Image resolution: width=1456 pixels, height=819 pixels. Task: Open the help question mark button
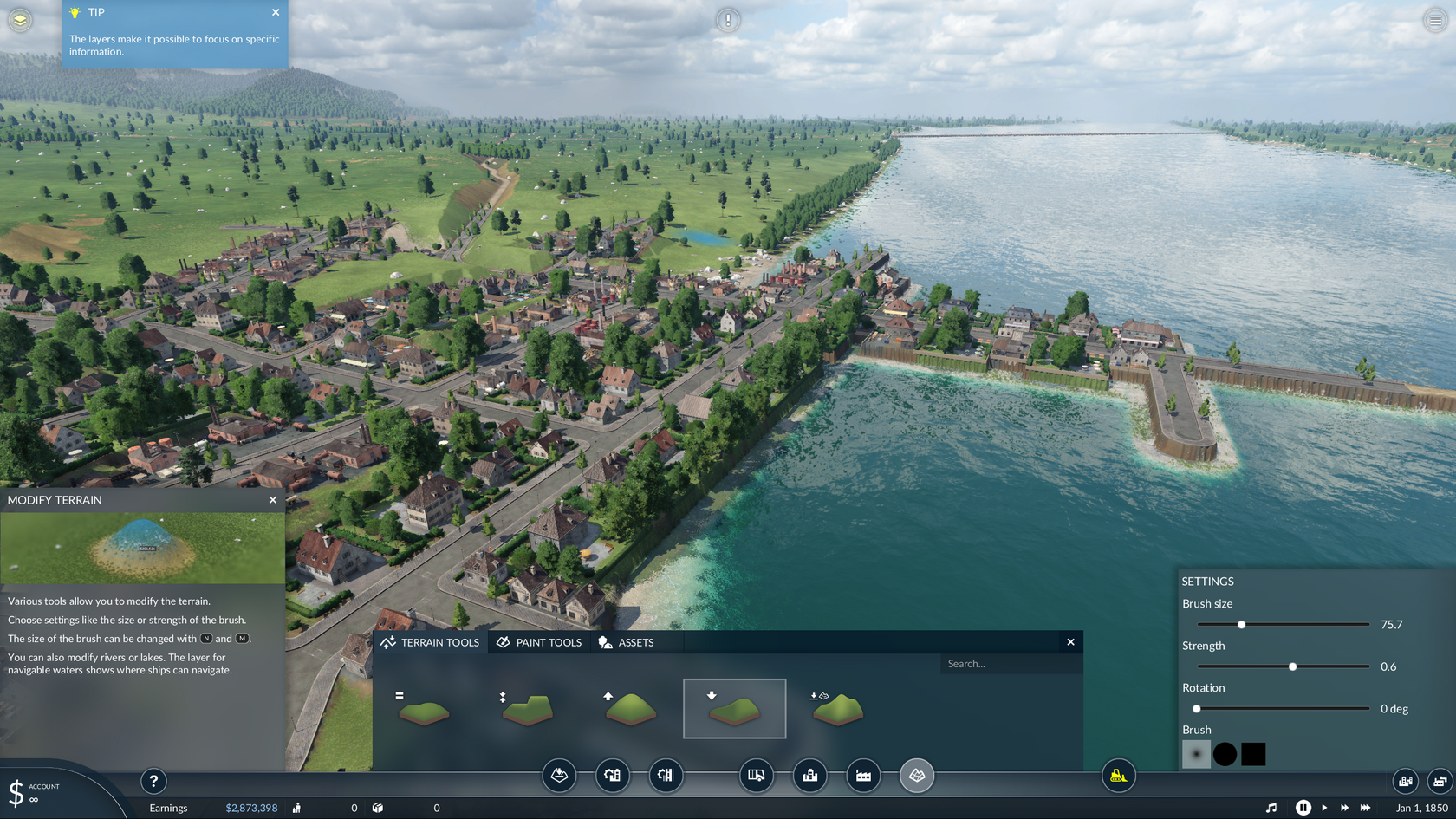(153, 781)
